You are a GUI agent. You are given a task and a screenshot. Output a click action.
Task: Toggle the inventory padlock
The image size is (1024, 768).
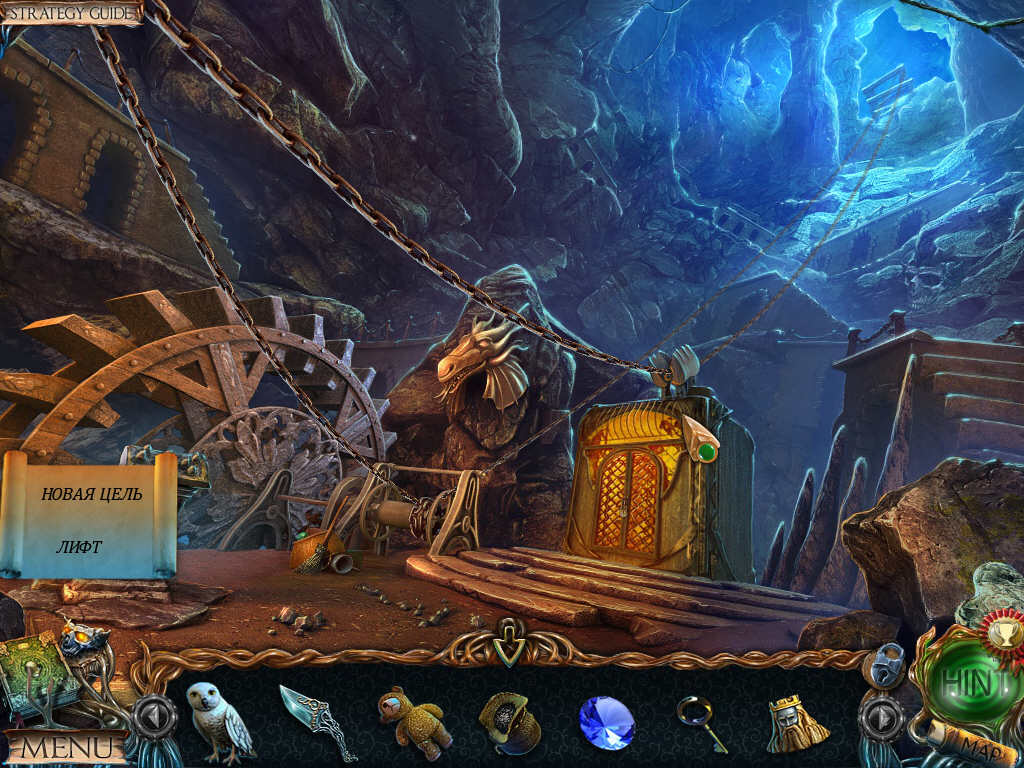pyautogui.click(x=886, y=663)
